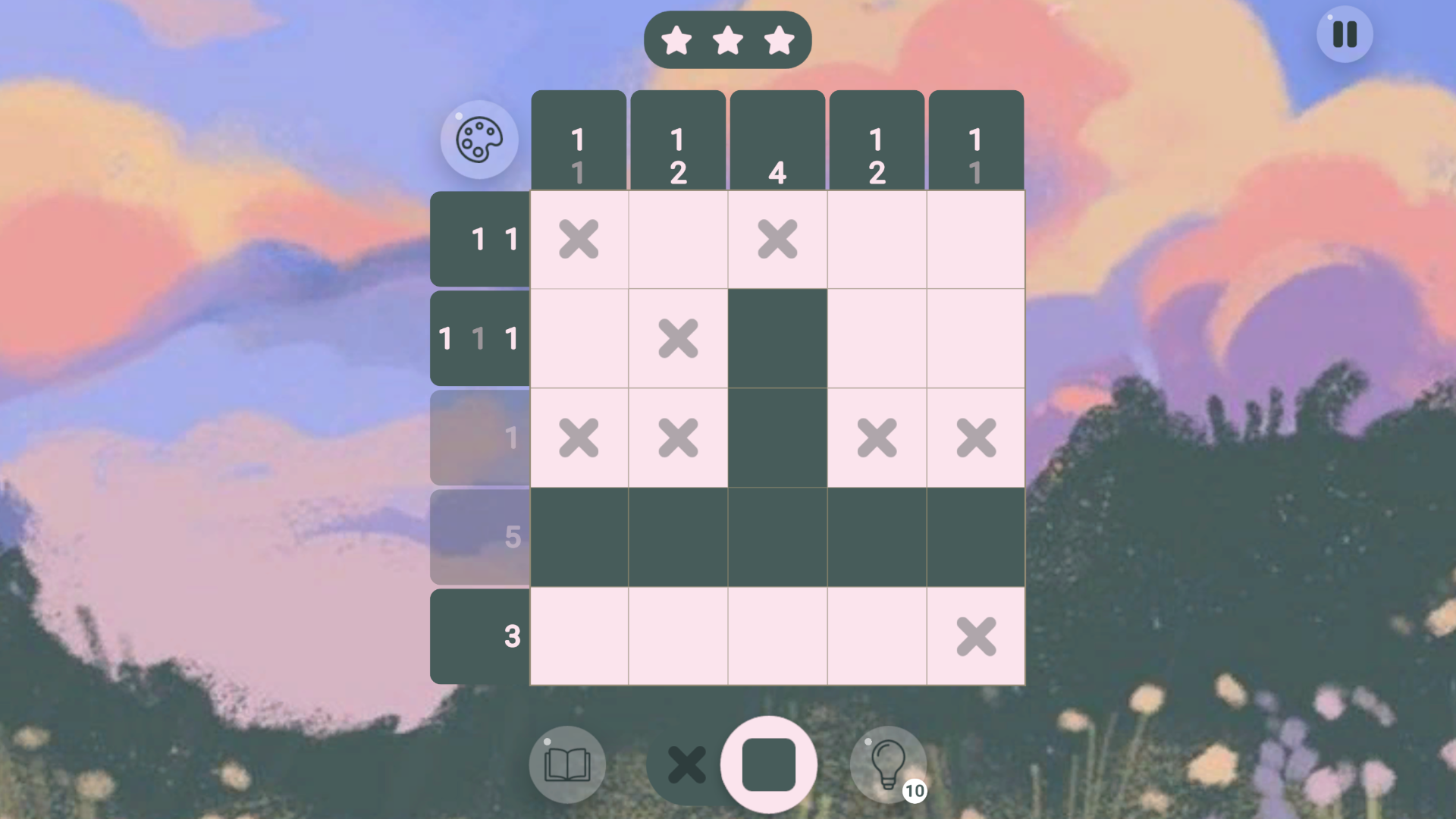The image size is (1456, 819).
Task: Click the completed row clue '5'
Action: click(479, 537)
